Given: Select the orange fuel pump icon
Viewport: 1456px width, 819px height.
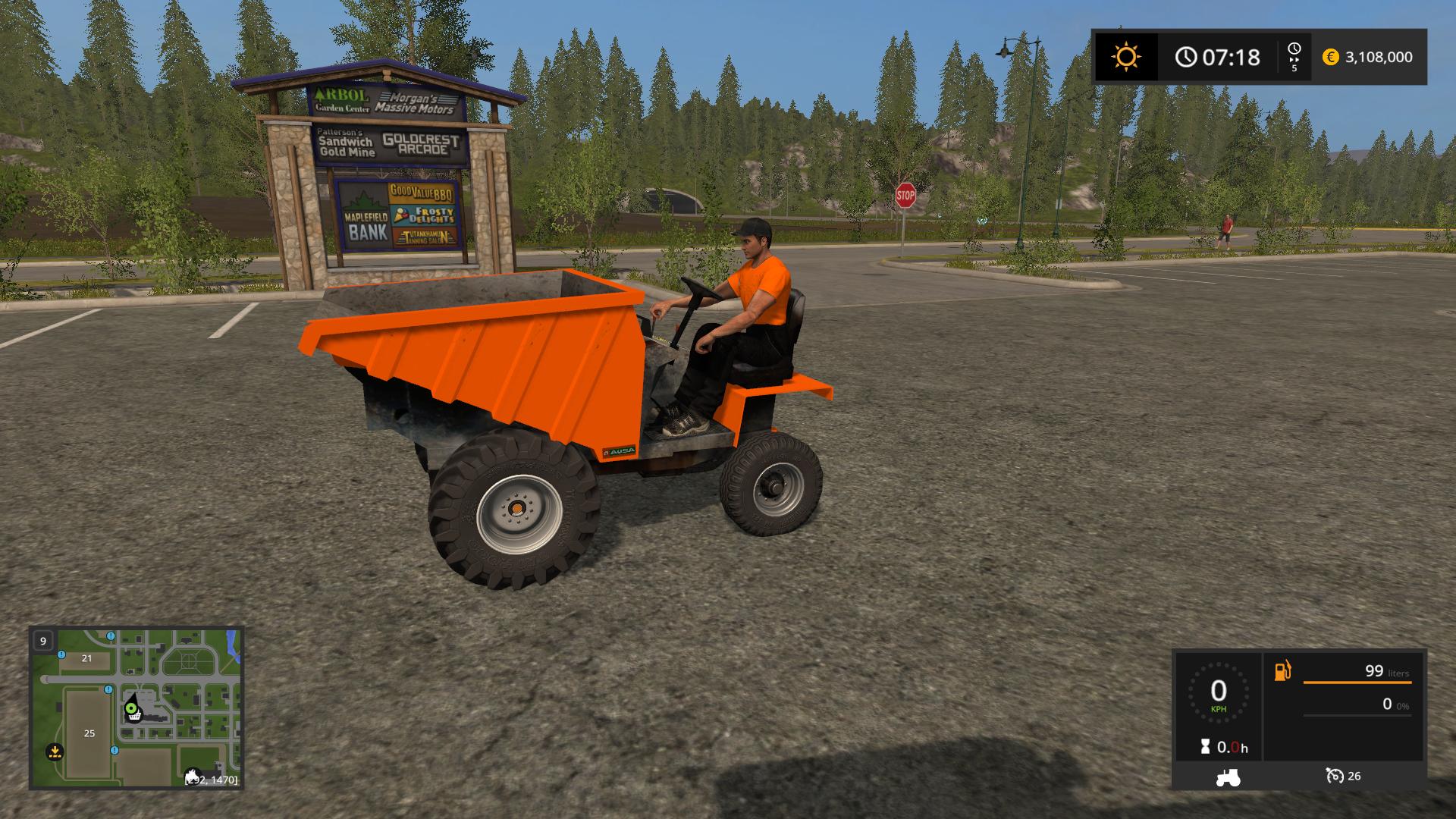Looking at the screenshot, I should pos(1282,671).
